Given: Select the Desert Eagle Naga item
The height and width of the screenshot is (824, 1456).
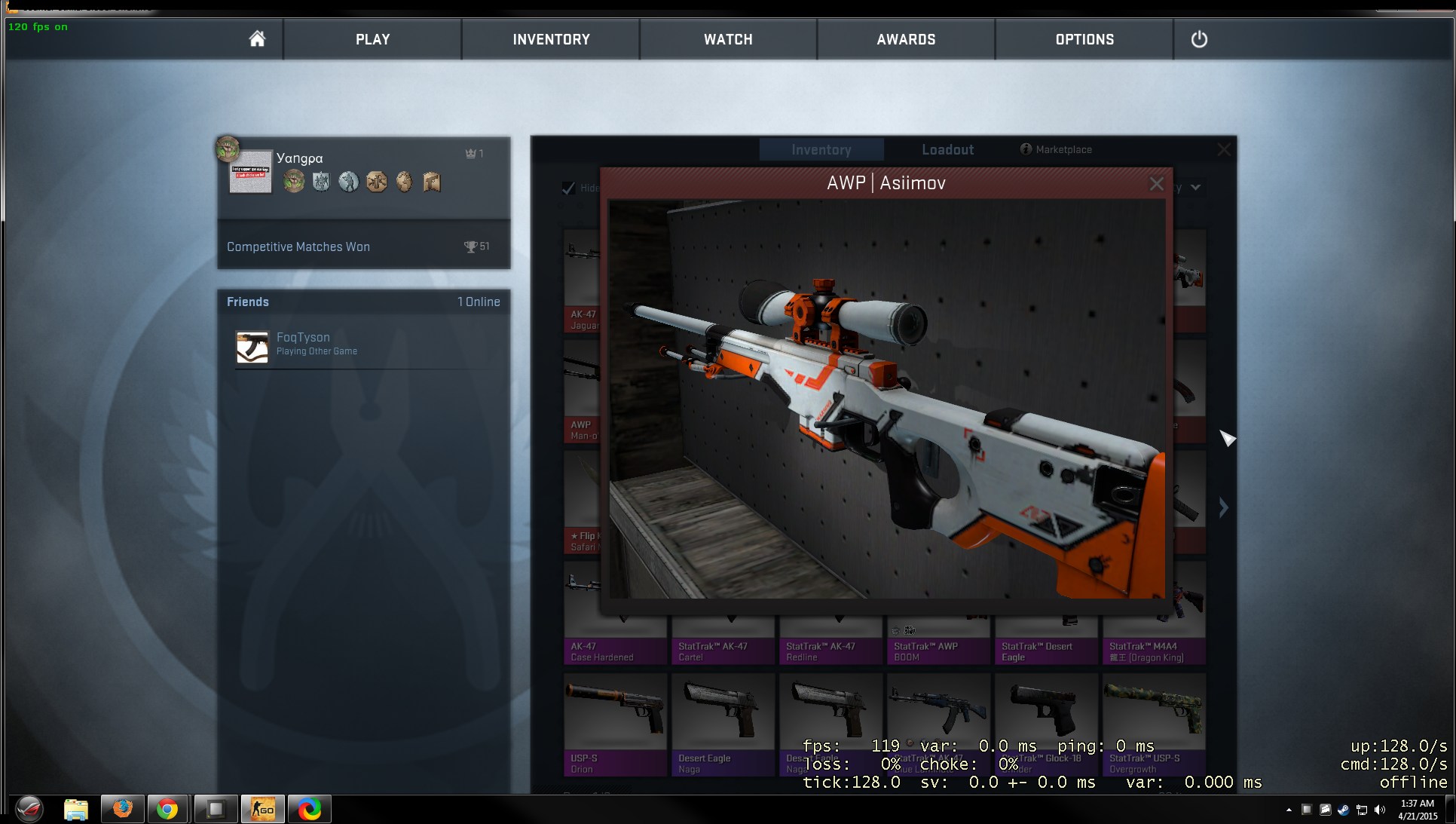Looking at the screenshot, I should tap(723, 724).
